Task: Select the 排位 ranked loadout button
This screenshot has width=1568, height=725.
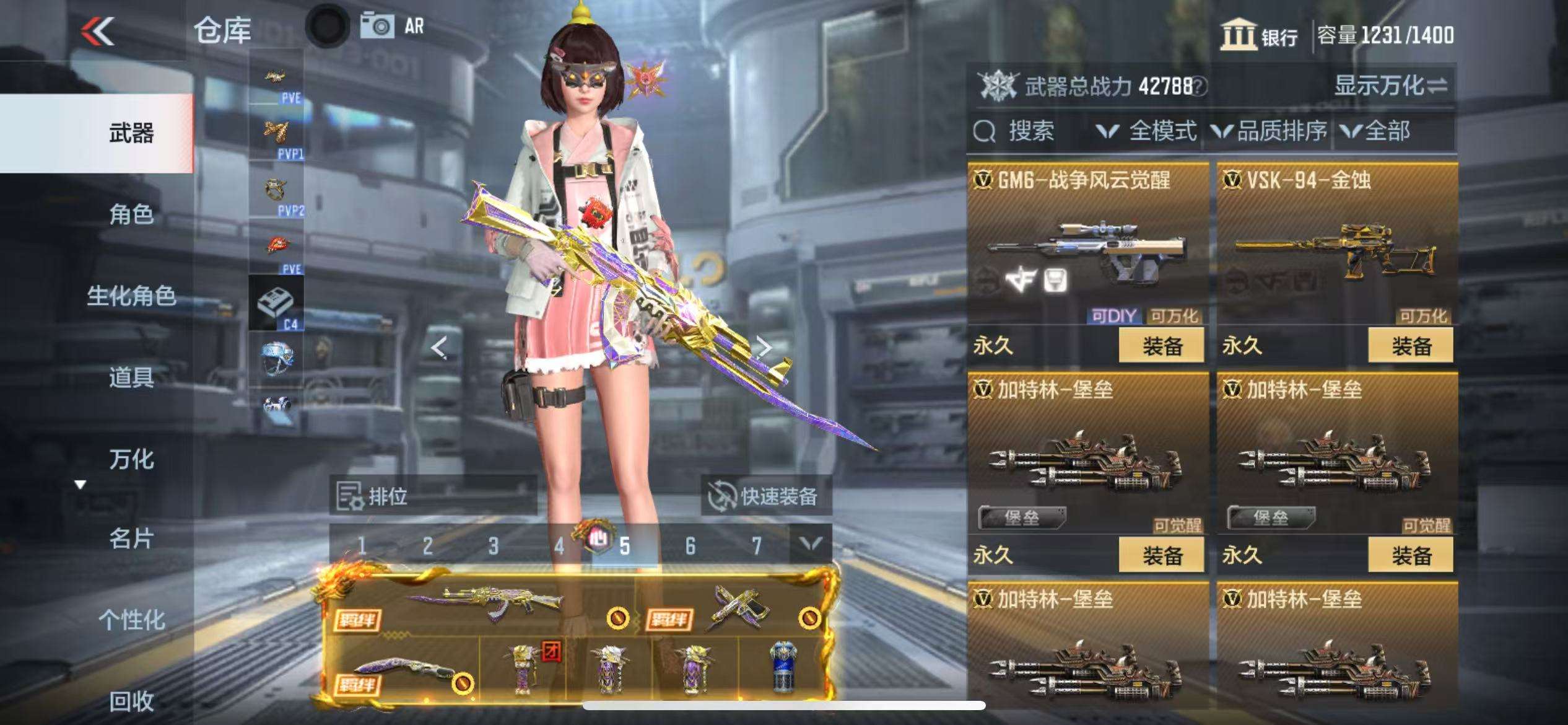Action: [433, 496]
